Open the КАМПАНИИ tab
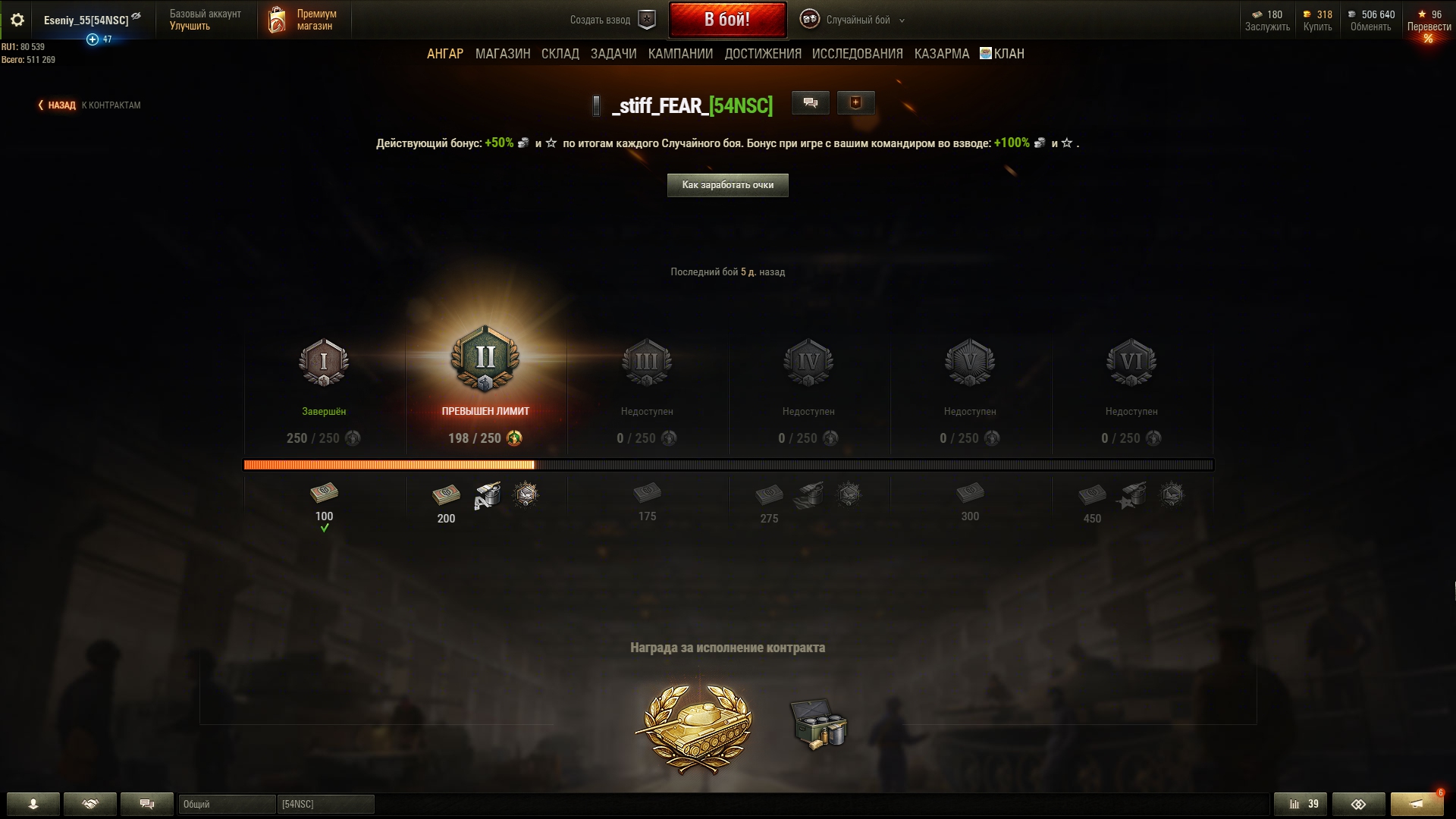The image size is (1456, 819). point(679,54)
